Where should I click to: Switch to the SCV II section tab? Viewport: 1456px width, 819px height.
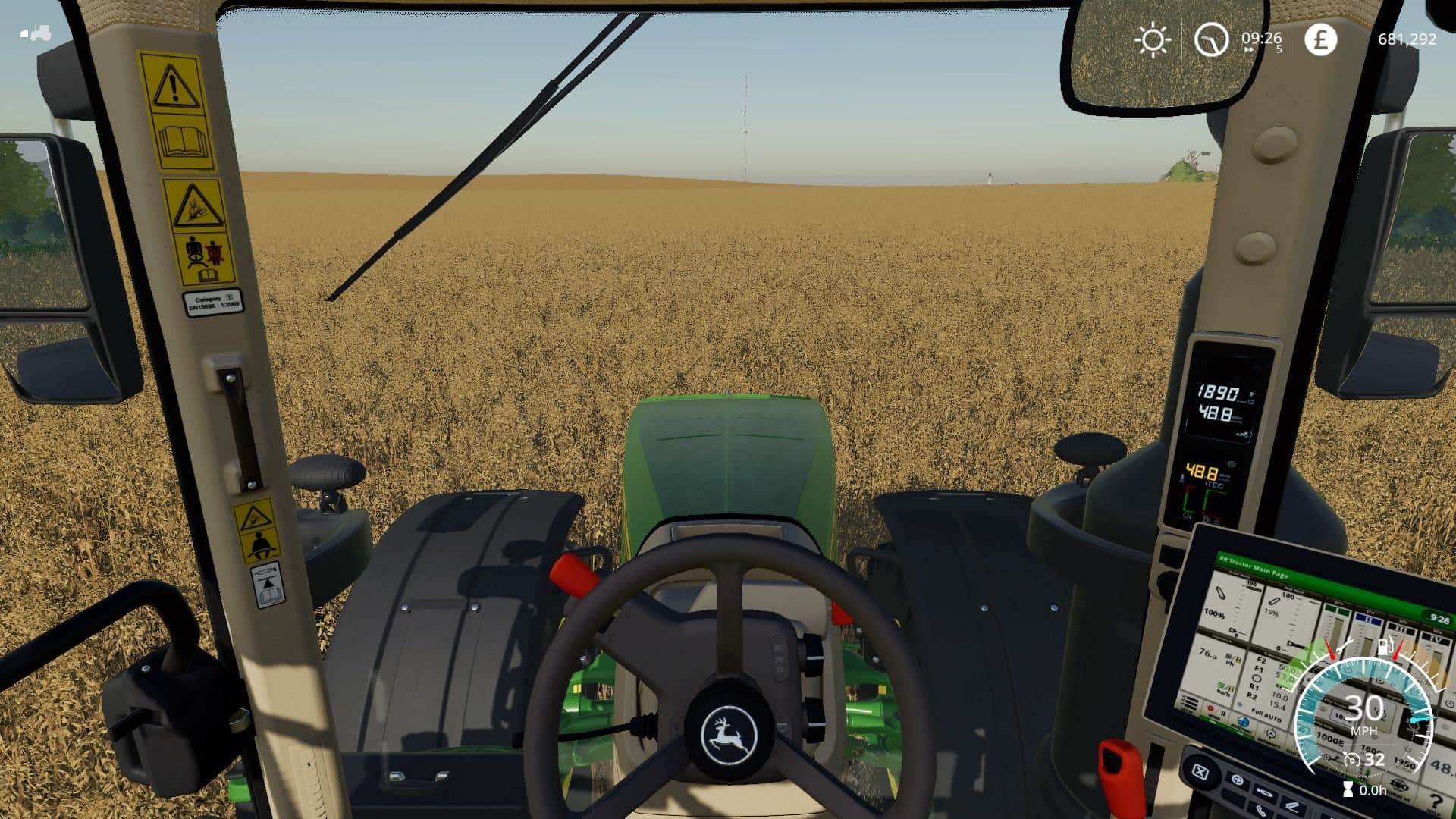coord(1367,618)
